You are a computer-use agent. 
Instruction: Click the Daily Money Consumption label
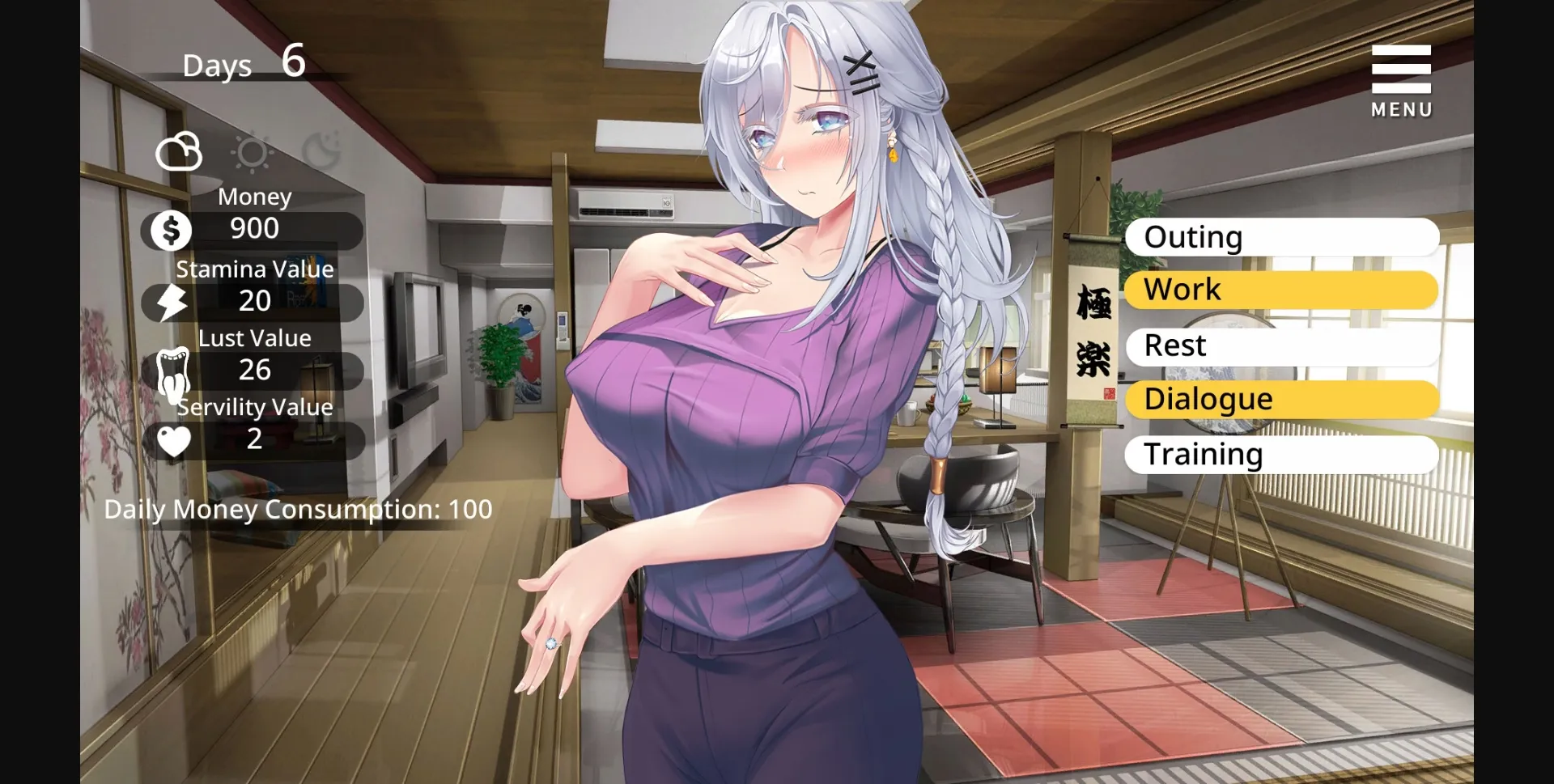pos(297,509)
